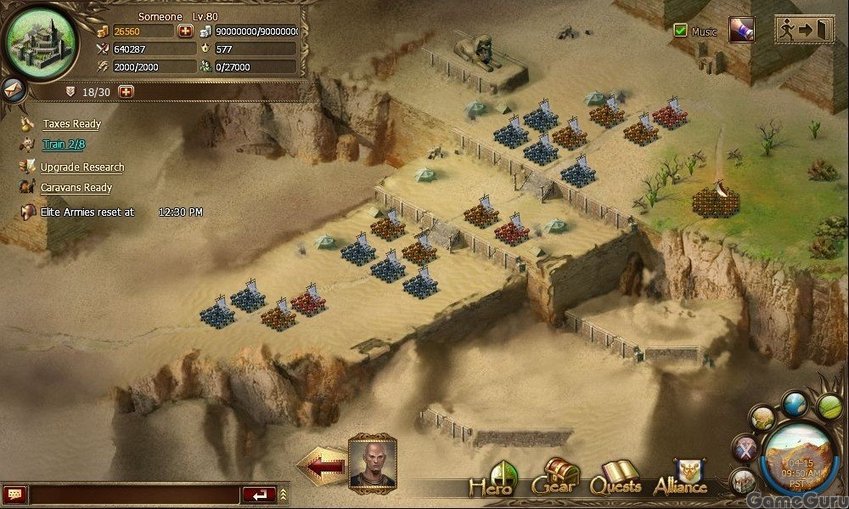Exit using the running man door button
The width and height of the screenshot is (849, 509).
click(x=804, y=29)
